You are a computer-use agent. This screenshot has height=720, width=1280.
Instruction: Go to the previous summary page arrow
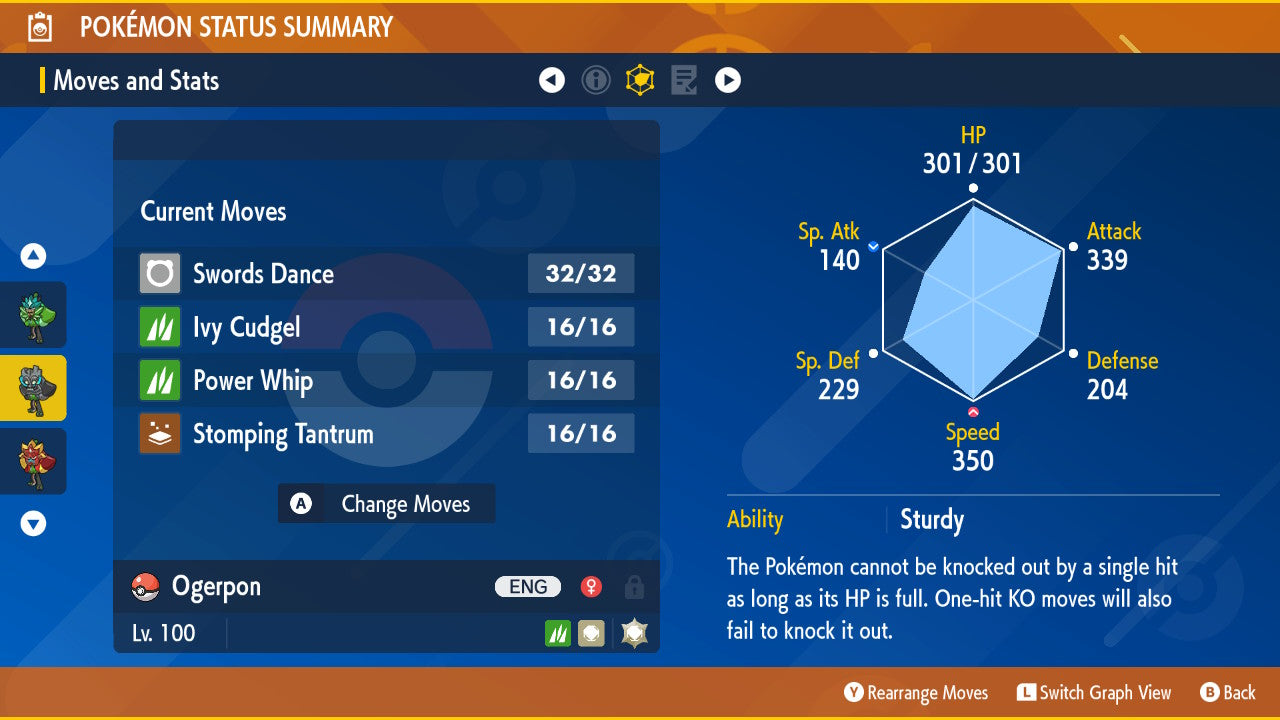click(x=552, y=80)
